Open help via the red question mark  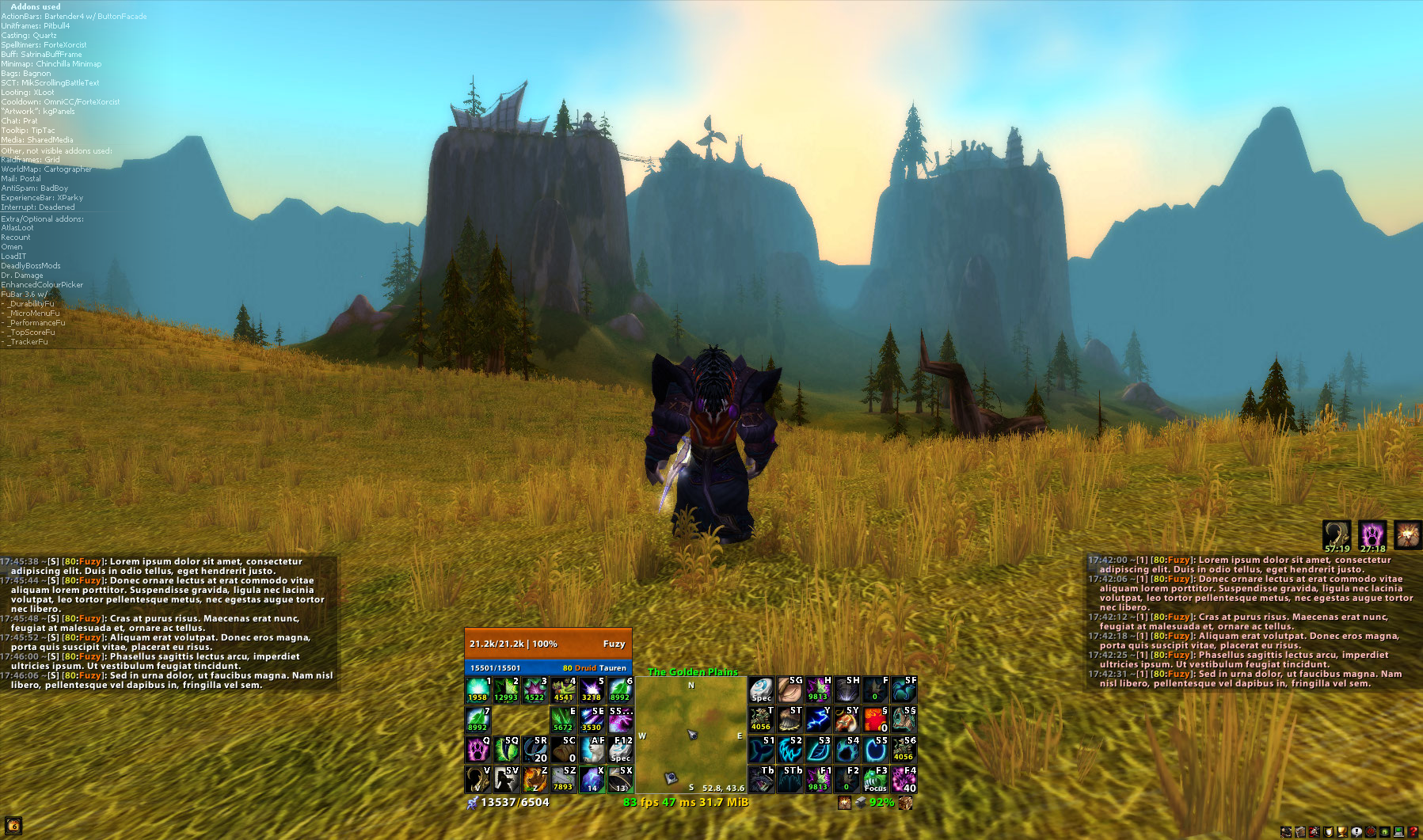pyautogui.click(x=1413, y=832)
